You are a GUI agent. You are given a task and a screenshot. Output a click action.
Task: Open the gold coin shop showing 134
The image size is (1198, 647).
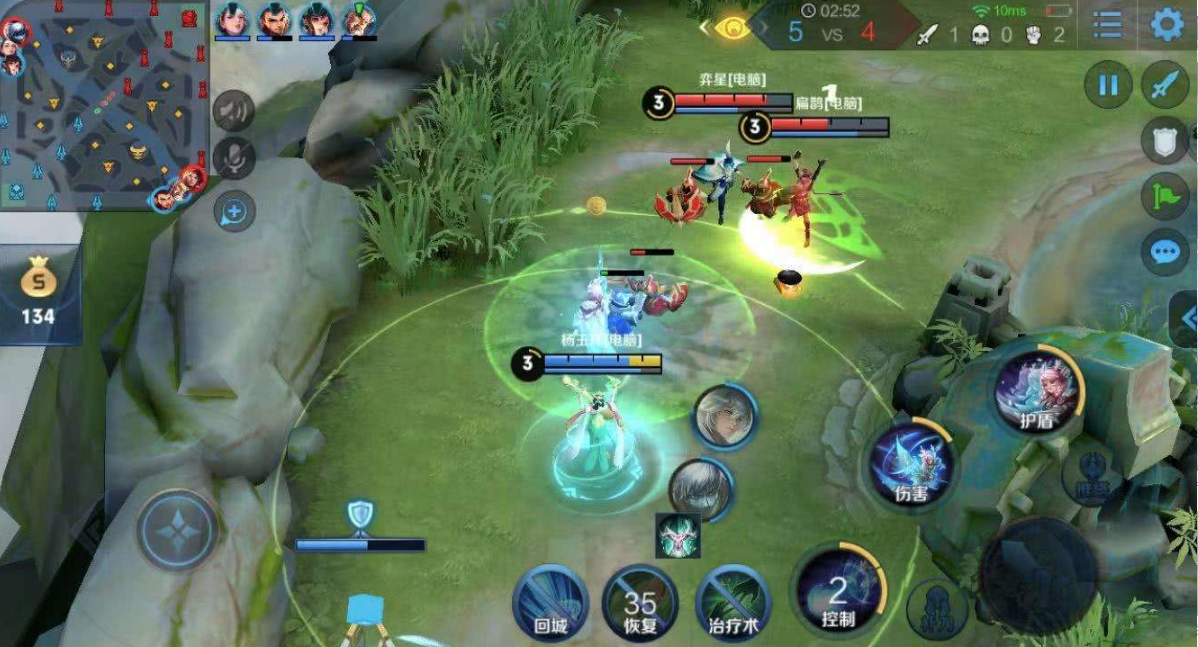click(x=38, y=294)
